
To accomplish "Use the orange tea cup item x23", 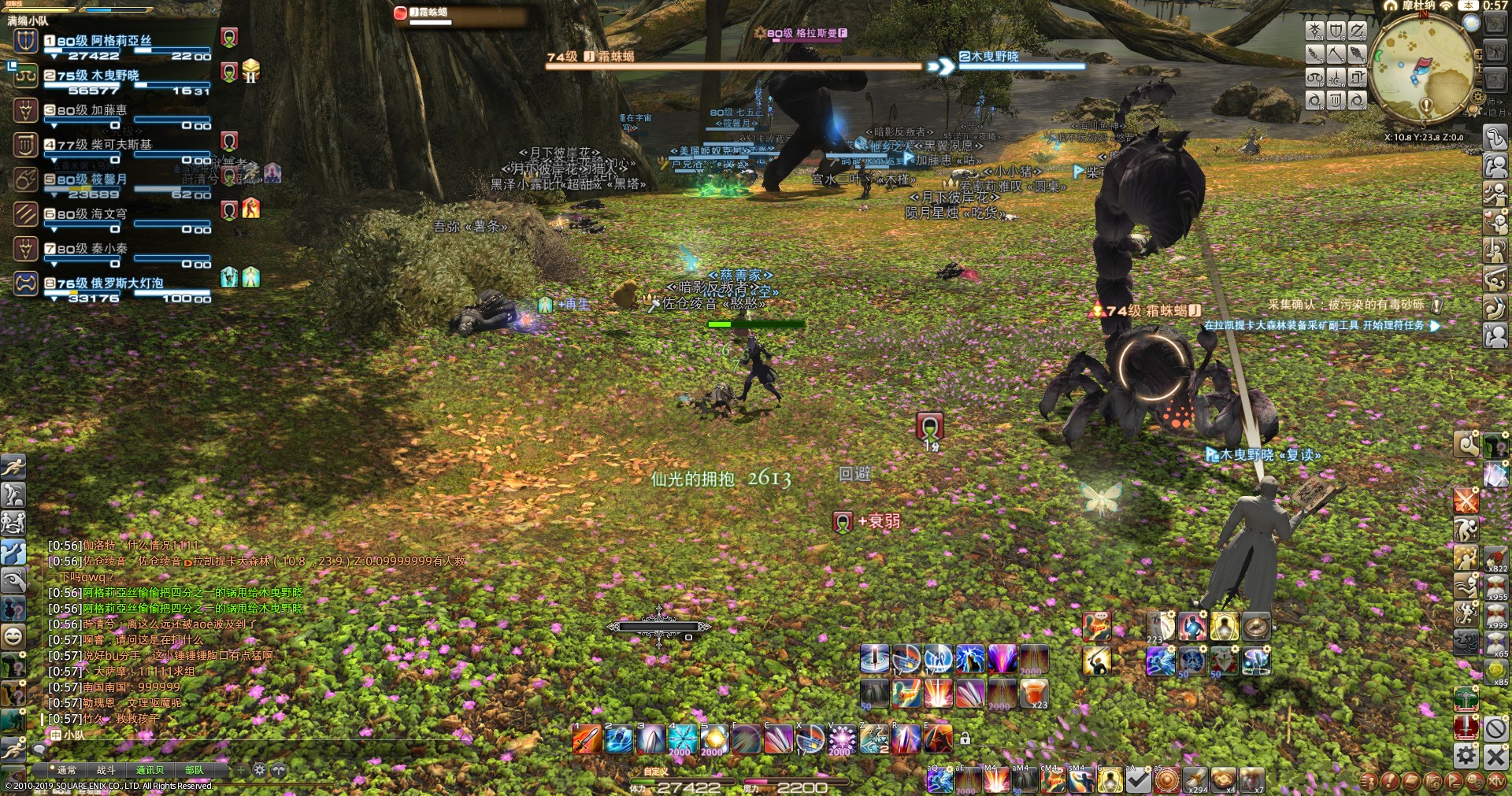I will (1035, 694).
